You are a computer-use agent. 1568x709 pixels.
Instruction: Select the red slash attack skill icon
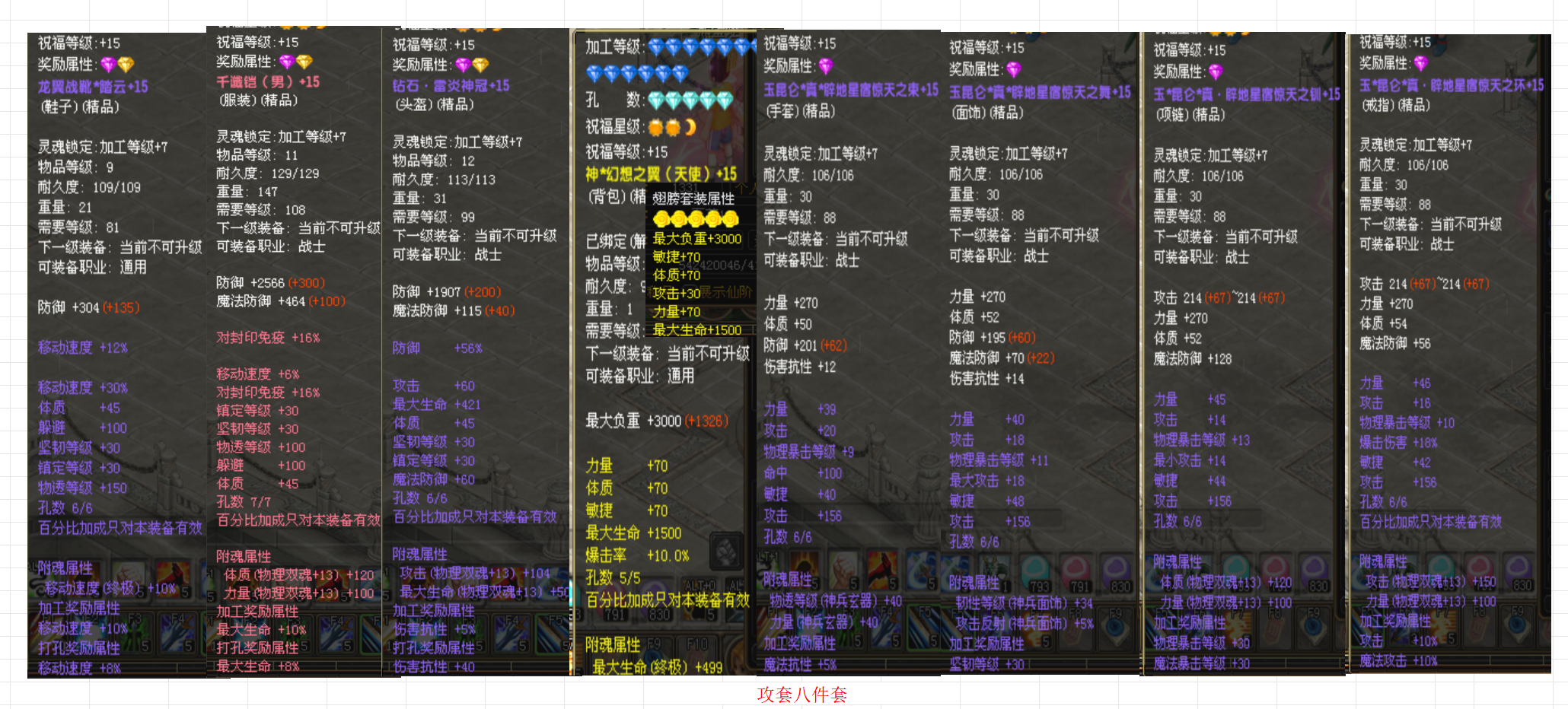(881, 567)
